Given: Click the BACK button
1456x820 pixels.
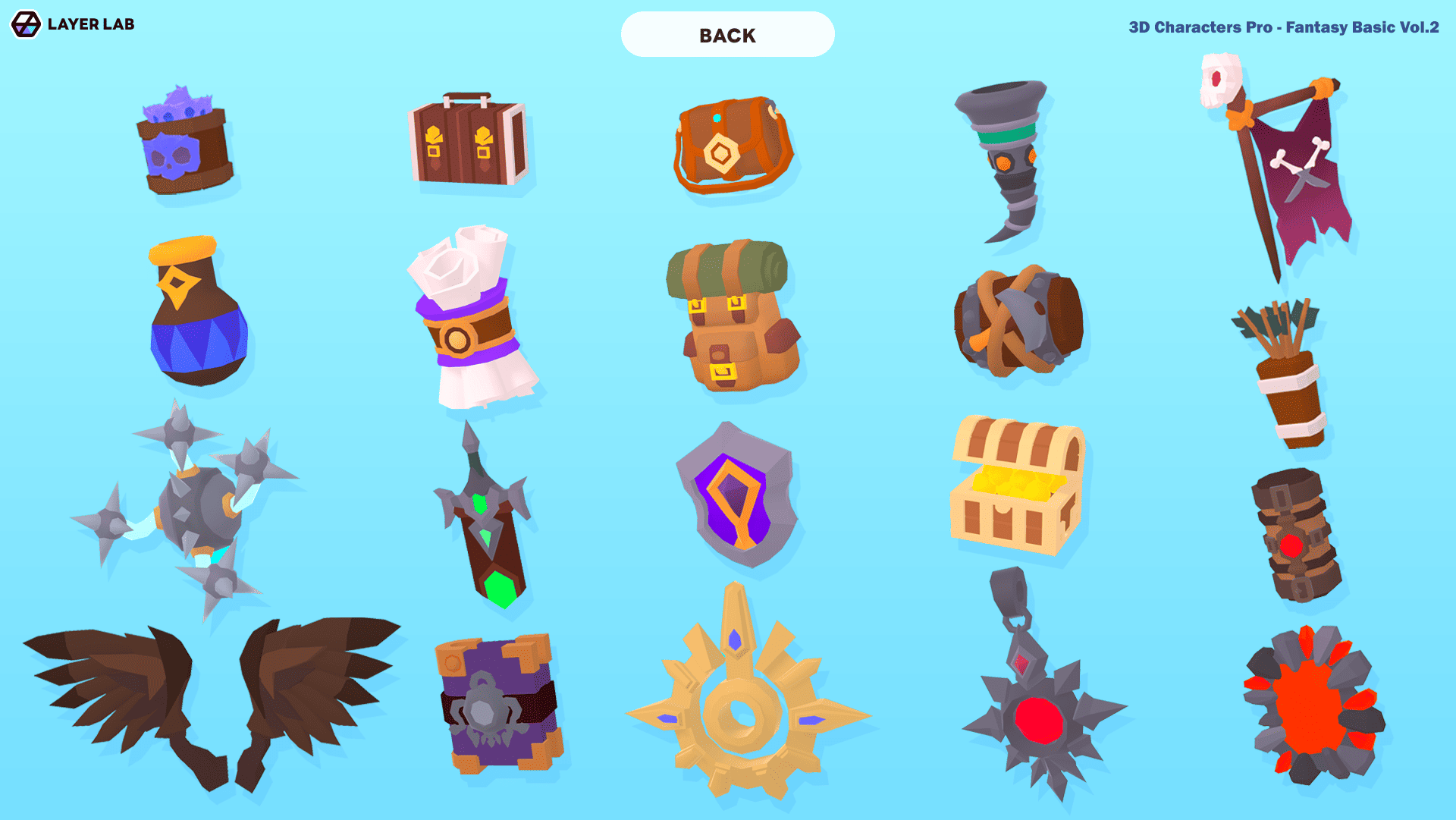Looking at the screenshot, I should [x=727, y=35].
